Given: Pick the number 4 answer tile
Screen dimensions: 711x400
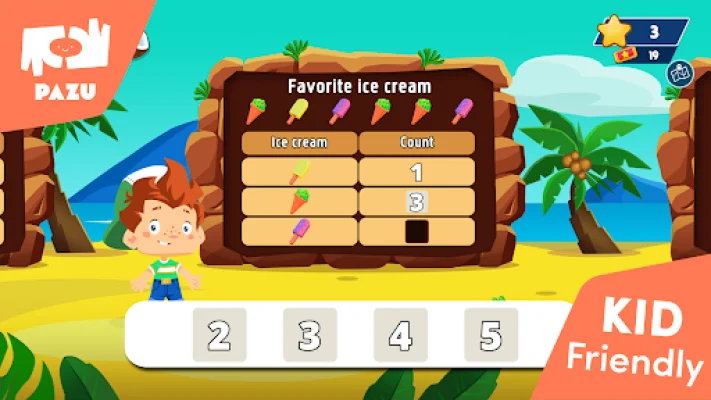Looking at the screenshot, I should 400,335.
